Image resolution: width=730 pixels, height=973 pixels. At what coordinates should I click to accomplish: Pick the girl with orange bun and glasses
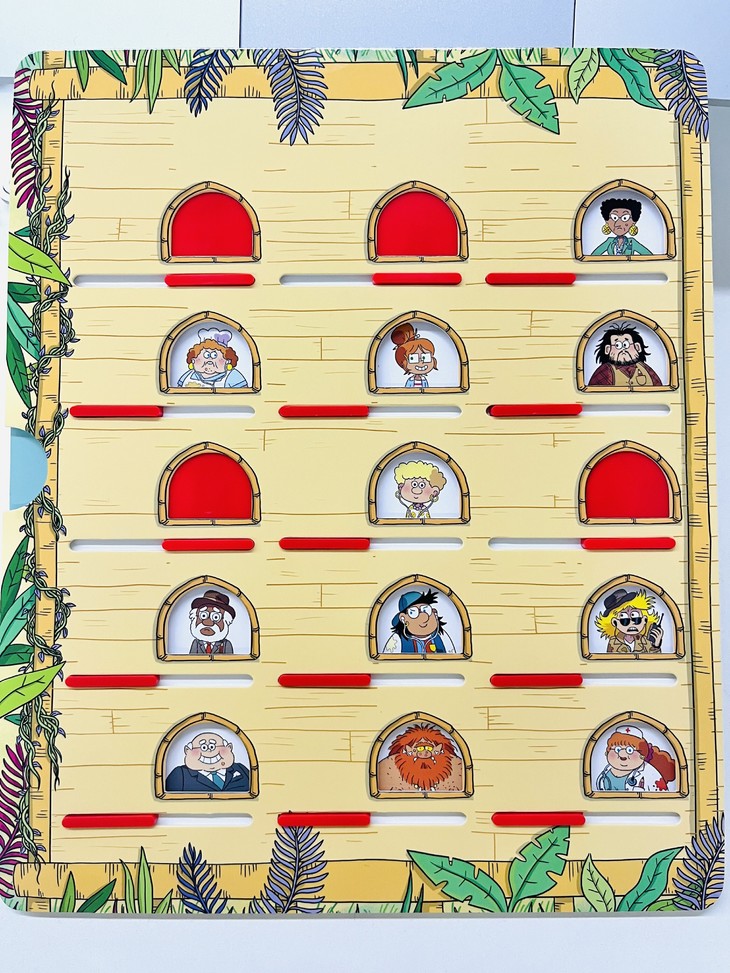[x=417, y=357]
